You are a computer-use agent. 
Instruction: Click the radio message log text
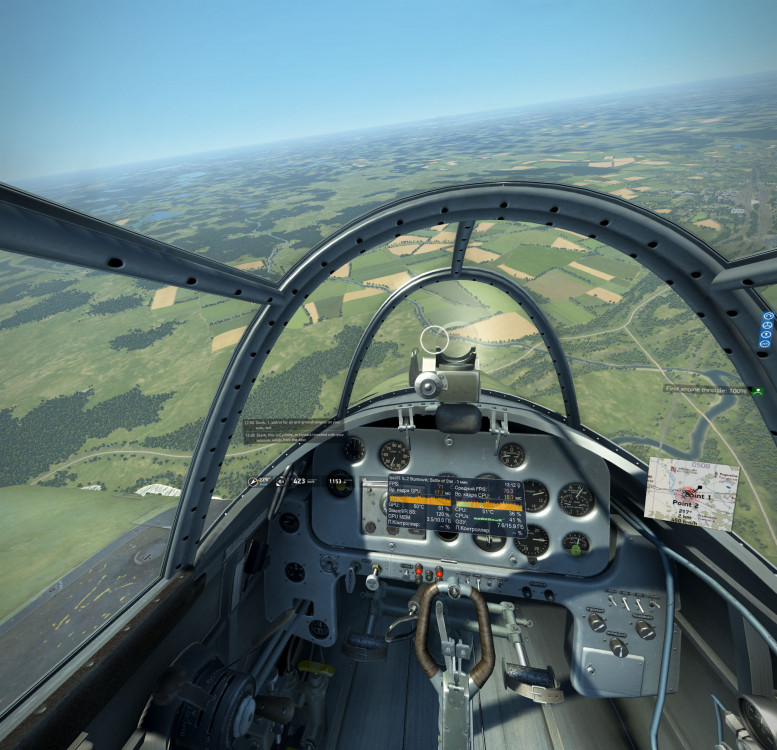pyautogui.click(x=292, y=430)
